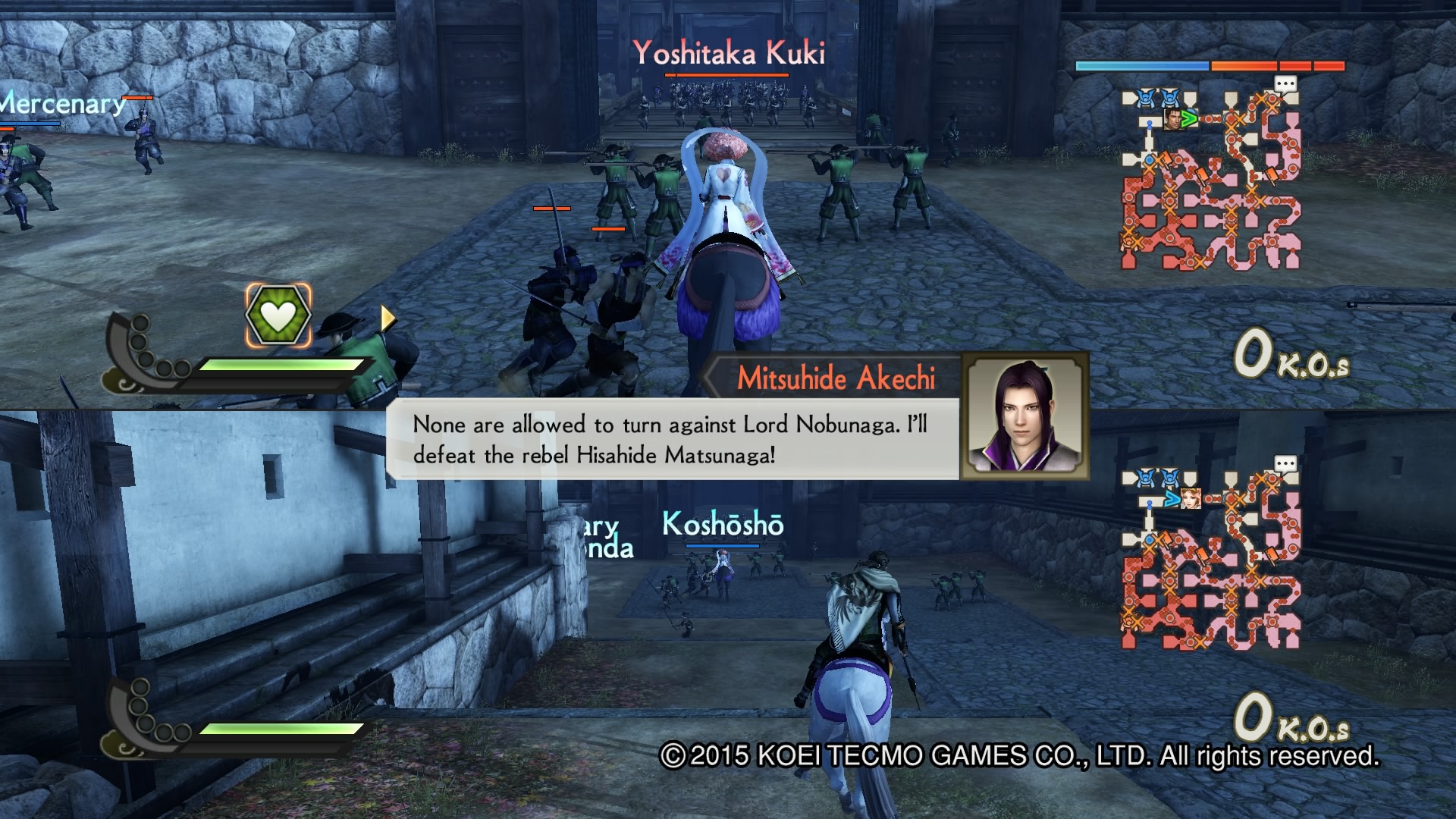Click Yoshitaka Kuki's orange health bar
1456x819 pixels.
pos(726,76)
